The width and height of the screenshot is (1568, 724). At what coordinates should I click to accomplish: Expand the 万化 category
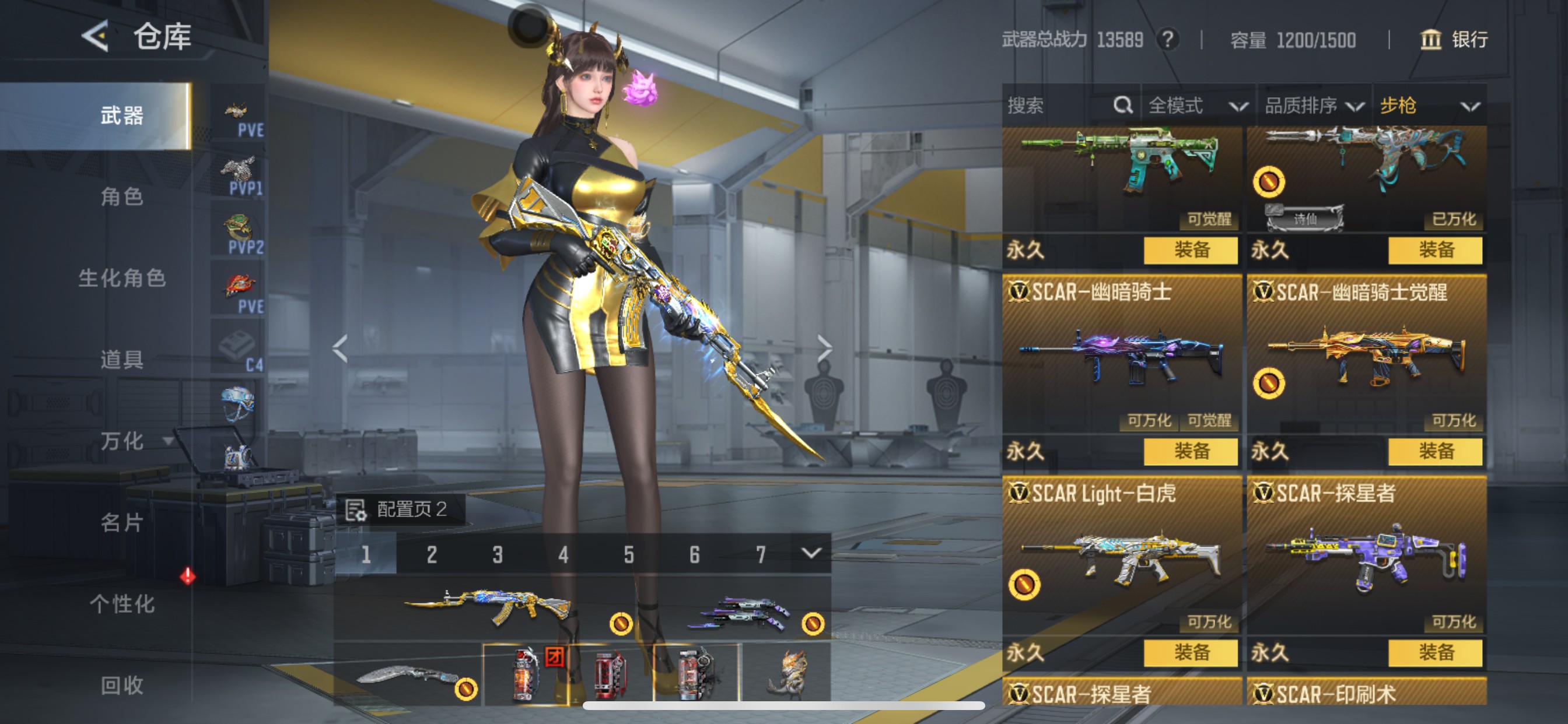[x=128, y=441]
